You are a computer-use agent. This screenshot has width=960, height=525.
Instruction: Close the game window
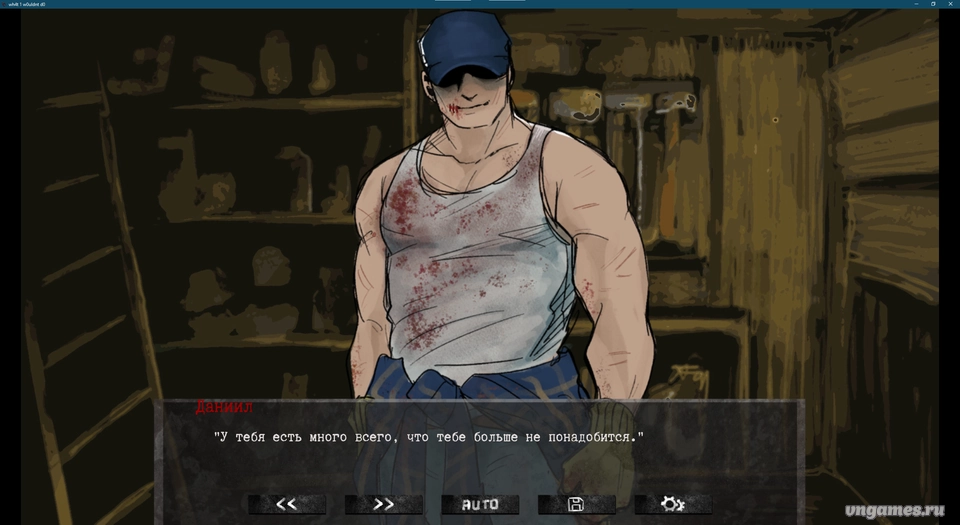949,4
